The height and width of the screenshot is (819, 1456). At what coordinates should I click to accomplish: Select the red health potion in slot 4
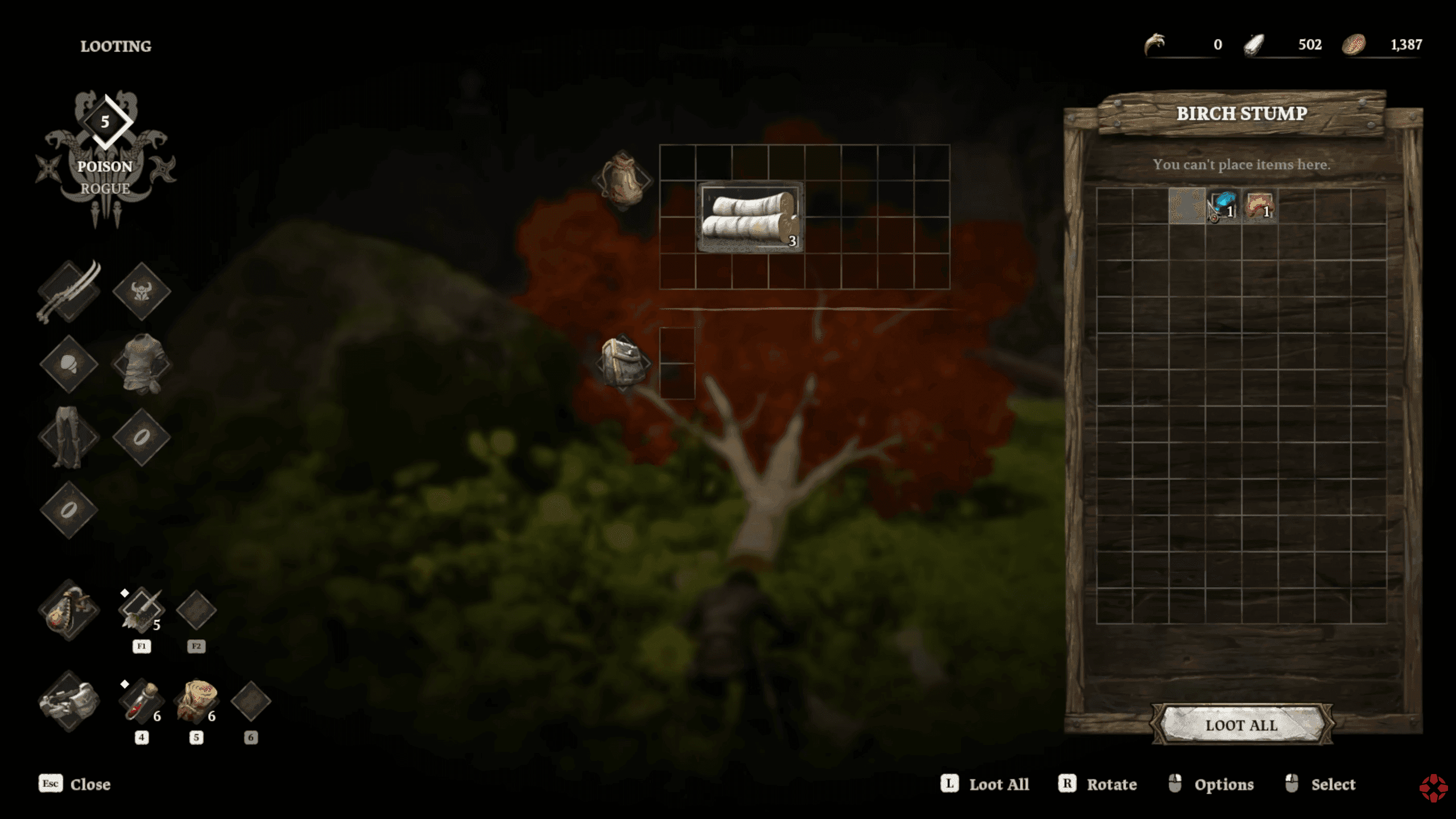(141, 701)
